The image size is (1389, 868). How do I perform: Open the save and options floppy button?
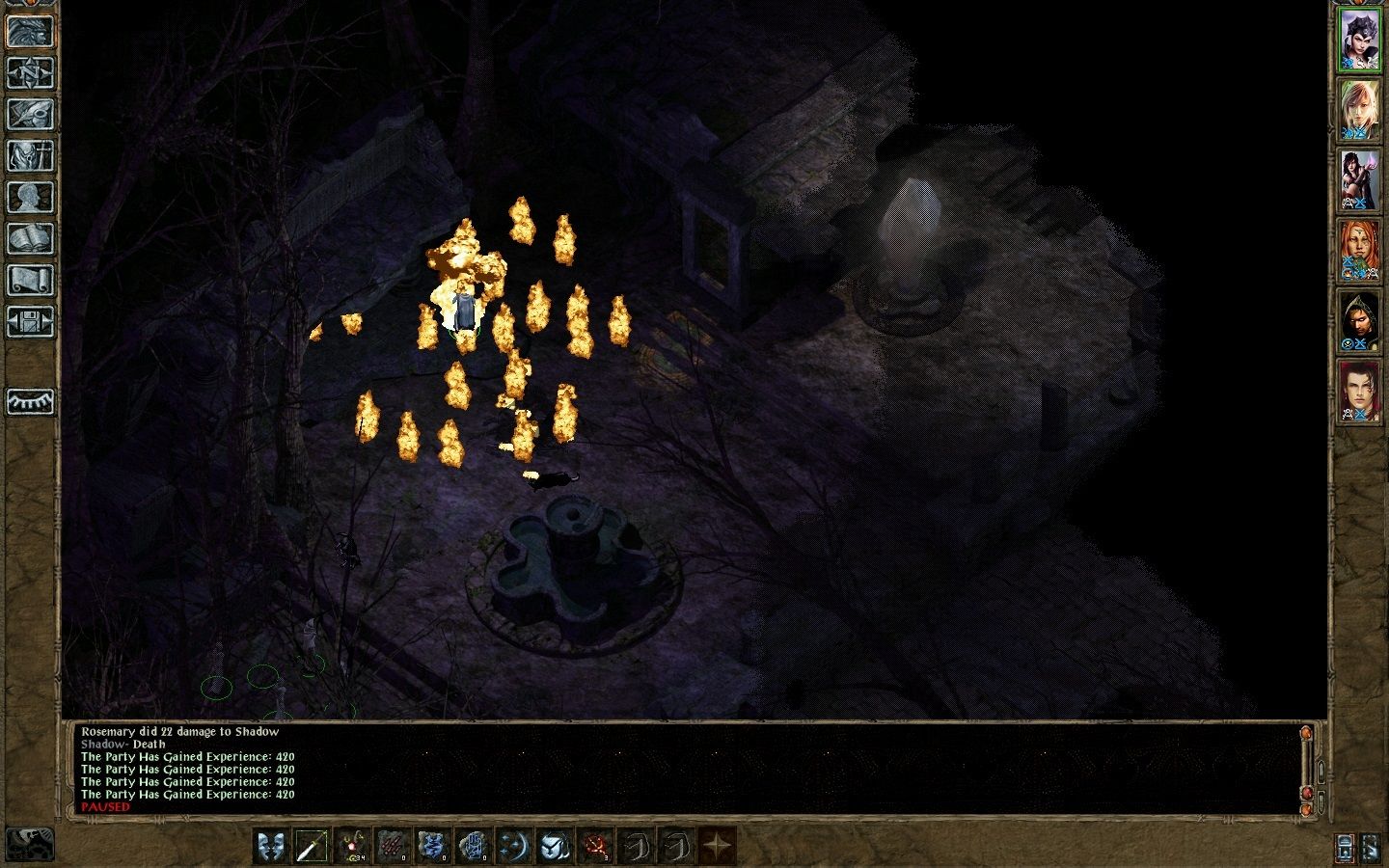point(30,321)
